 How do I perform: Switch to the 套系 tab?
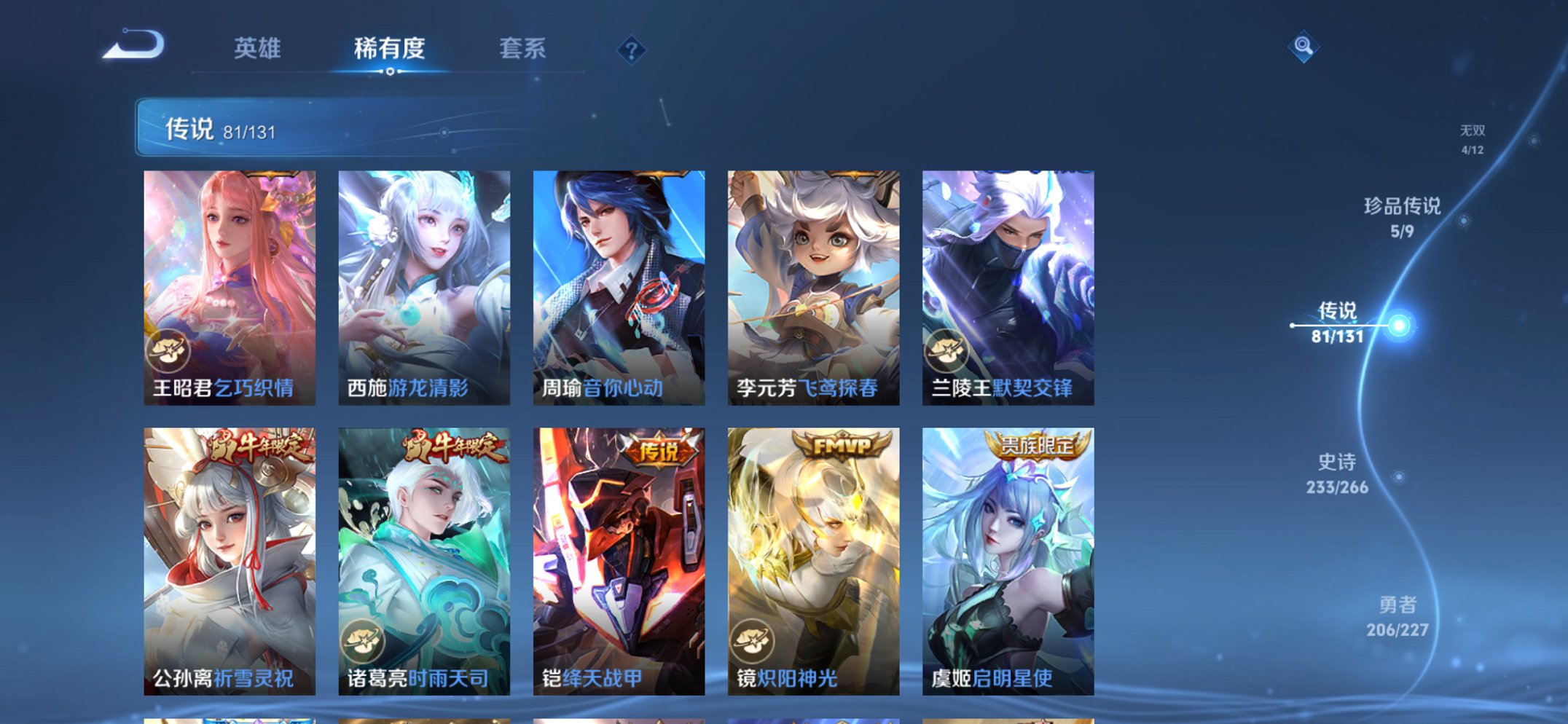coord(524,48)
